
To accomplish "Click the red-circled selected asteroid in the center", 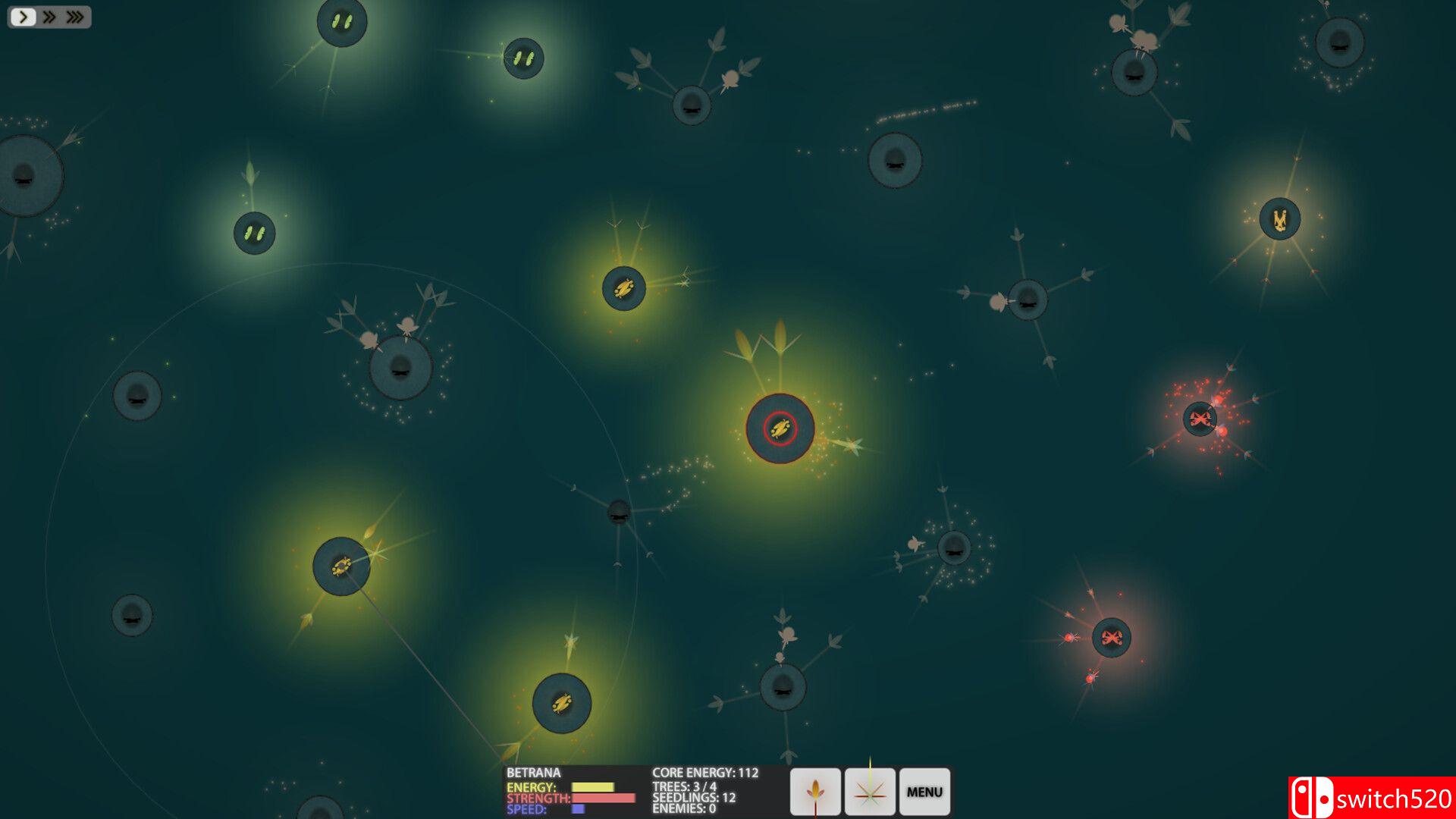I will (781, 429).
